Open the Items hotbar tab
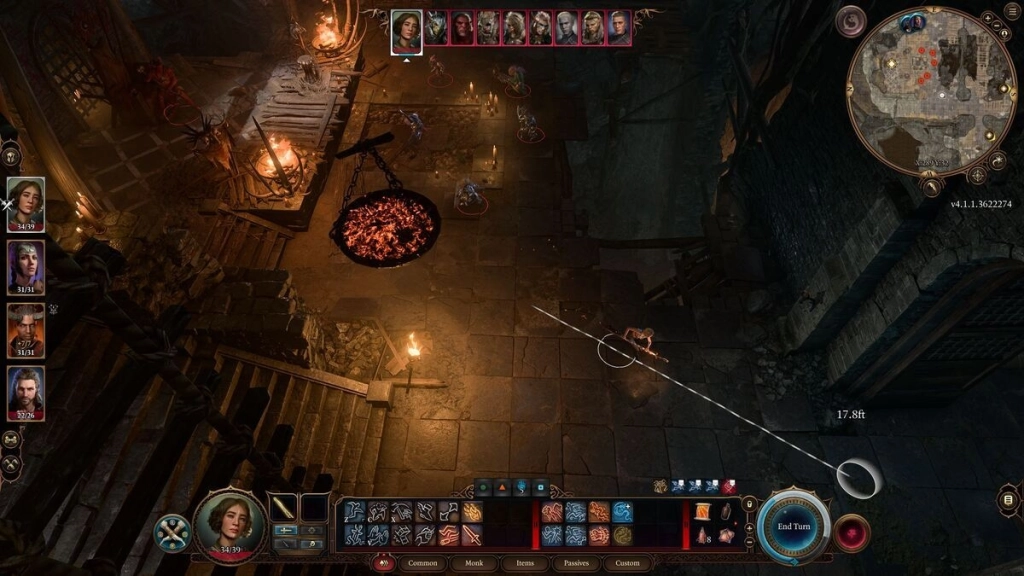 pyautogui.click(x=525, y=563)
